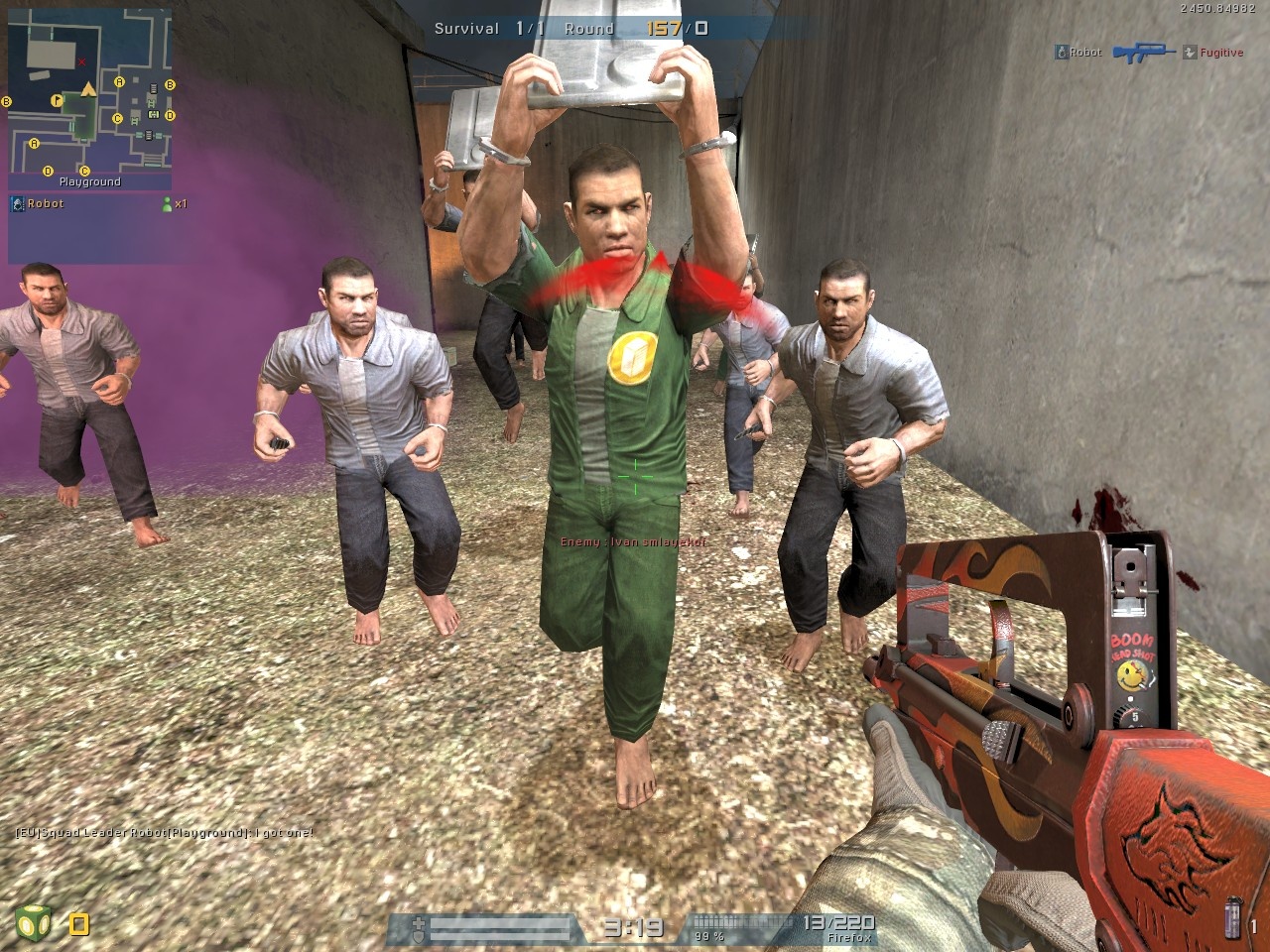Click the flag marker on the minimap

pos(57,99)
